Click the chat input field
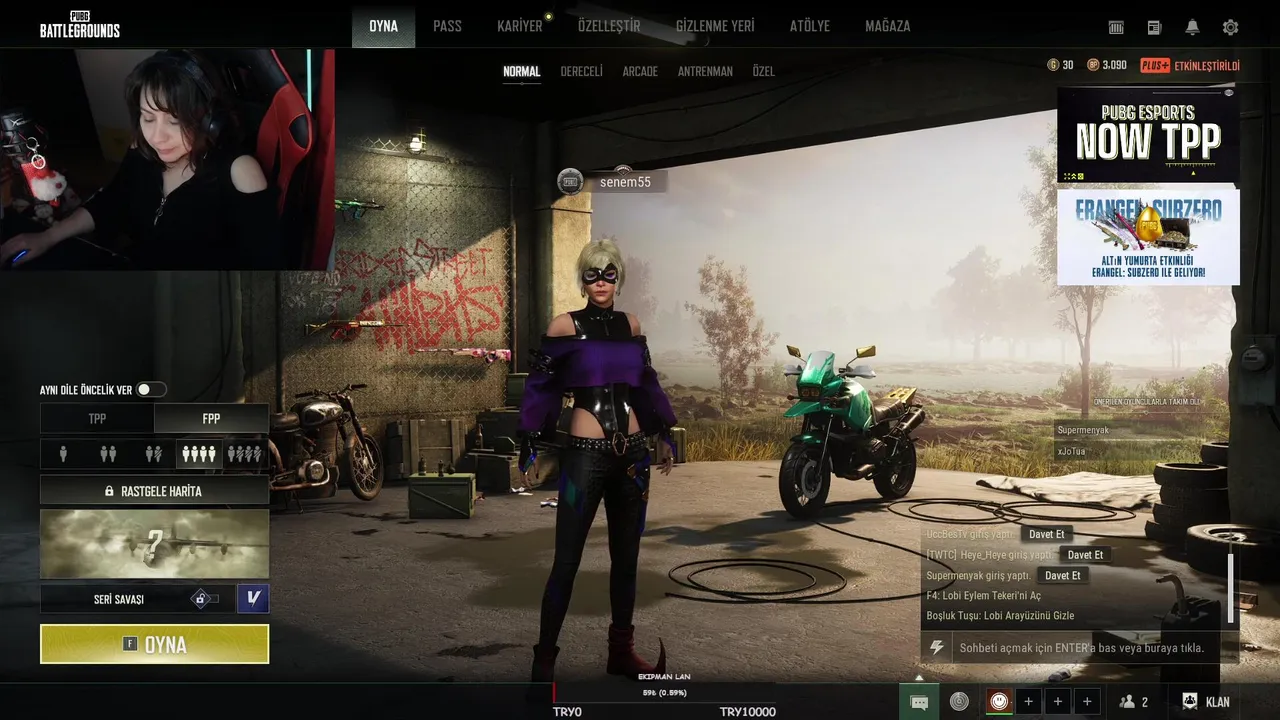The width and height of the screenshot is (1280, 720). pyautogui.click(x=1080, y=648)
